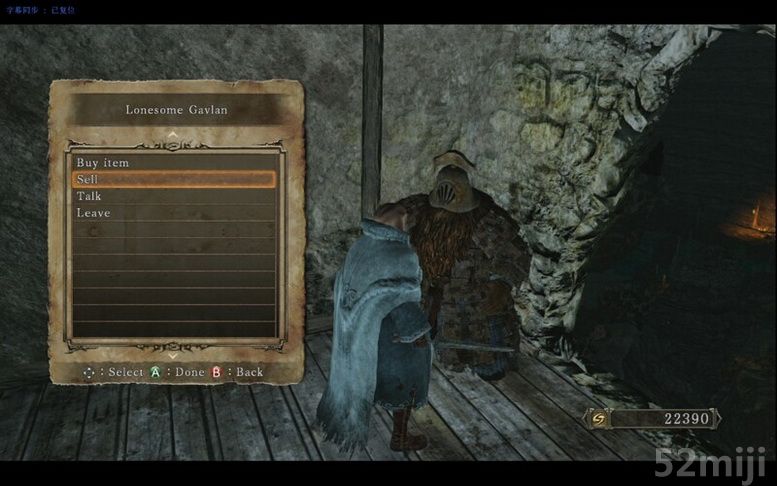
Task: Select Leave to exit the menu
Action: [94, 213]
